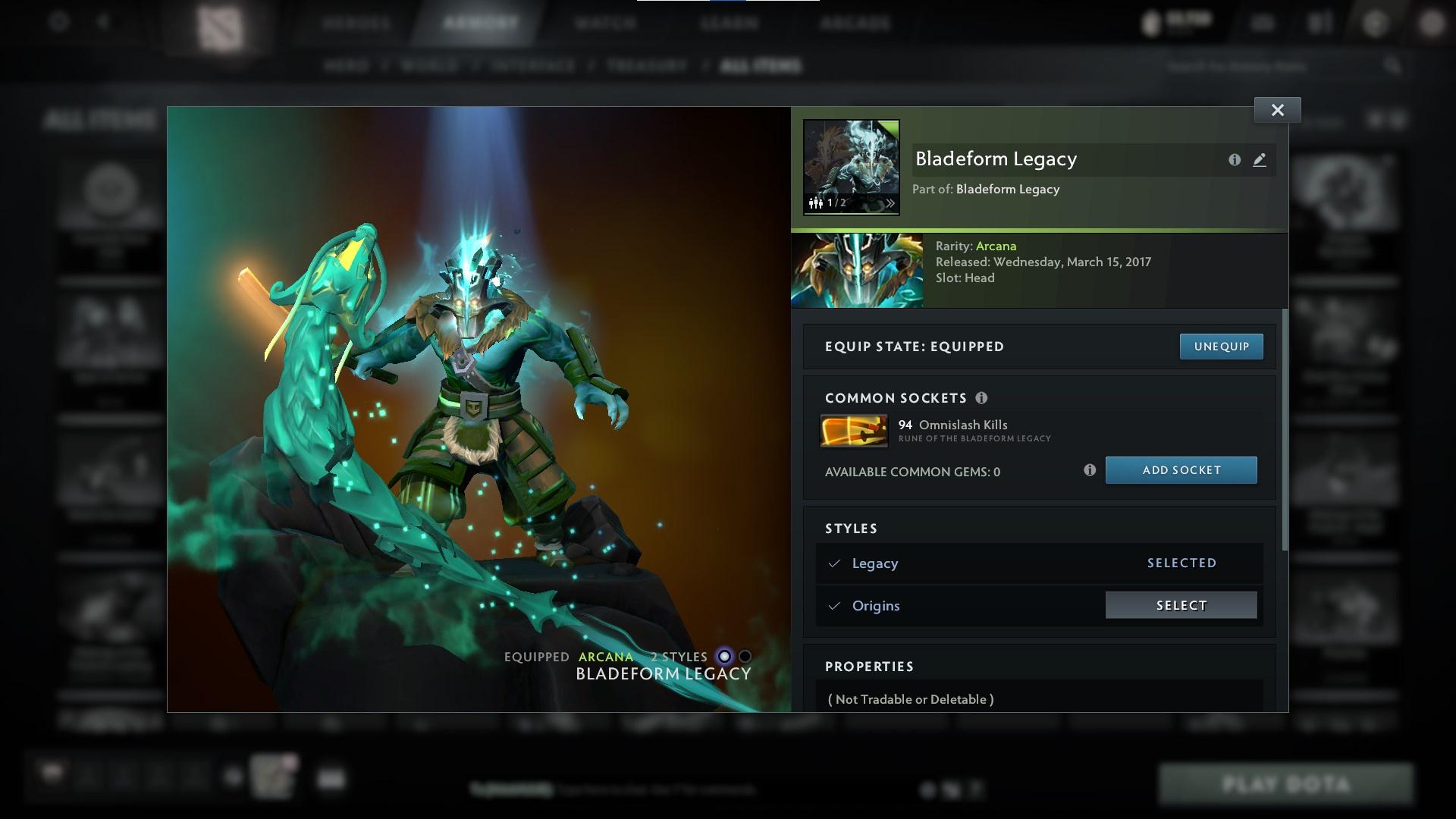Viewport: 1456px width, 819px height.
Task: Select the first style dot near BLADEFORM LEGACY
Action: (x=723, y=657)
